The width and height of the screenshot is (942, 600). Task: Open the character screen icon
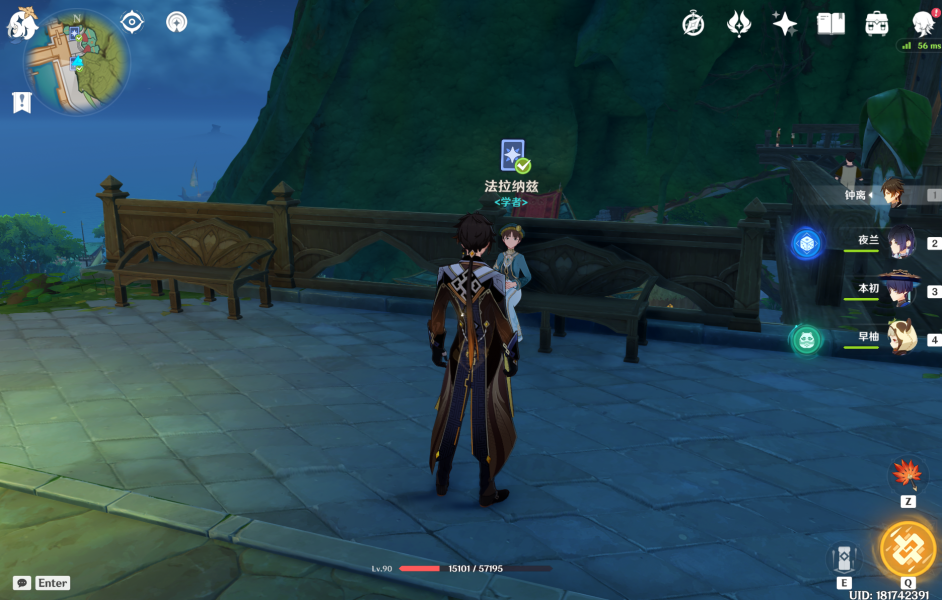coord(923,24)
